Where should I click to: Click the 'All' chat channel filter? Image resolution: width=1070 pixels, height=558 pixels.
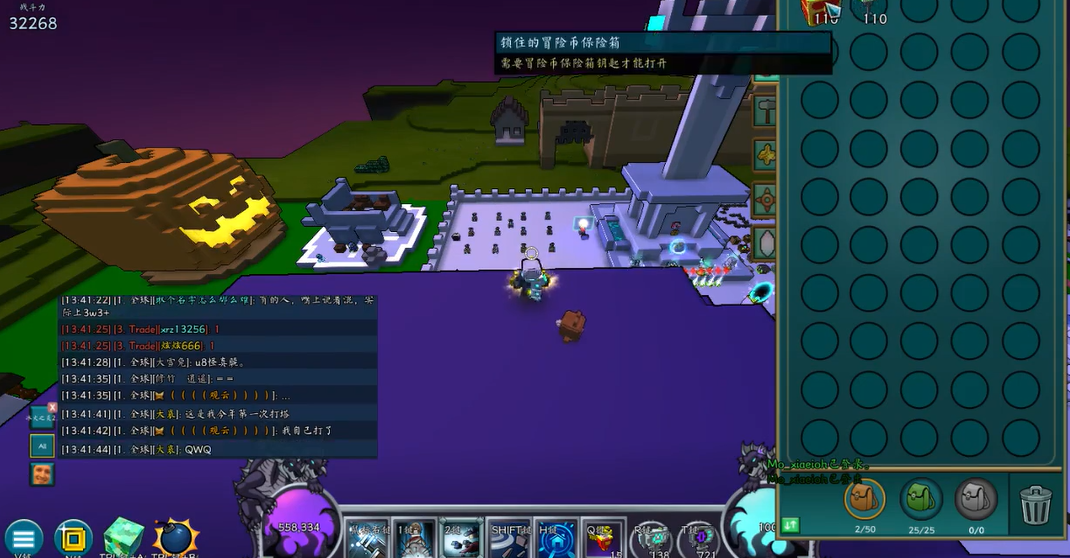pyautogui.click(x=41, y=444)
